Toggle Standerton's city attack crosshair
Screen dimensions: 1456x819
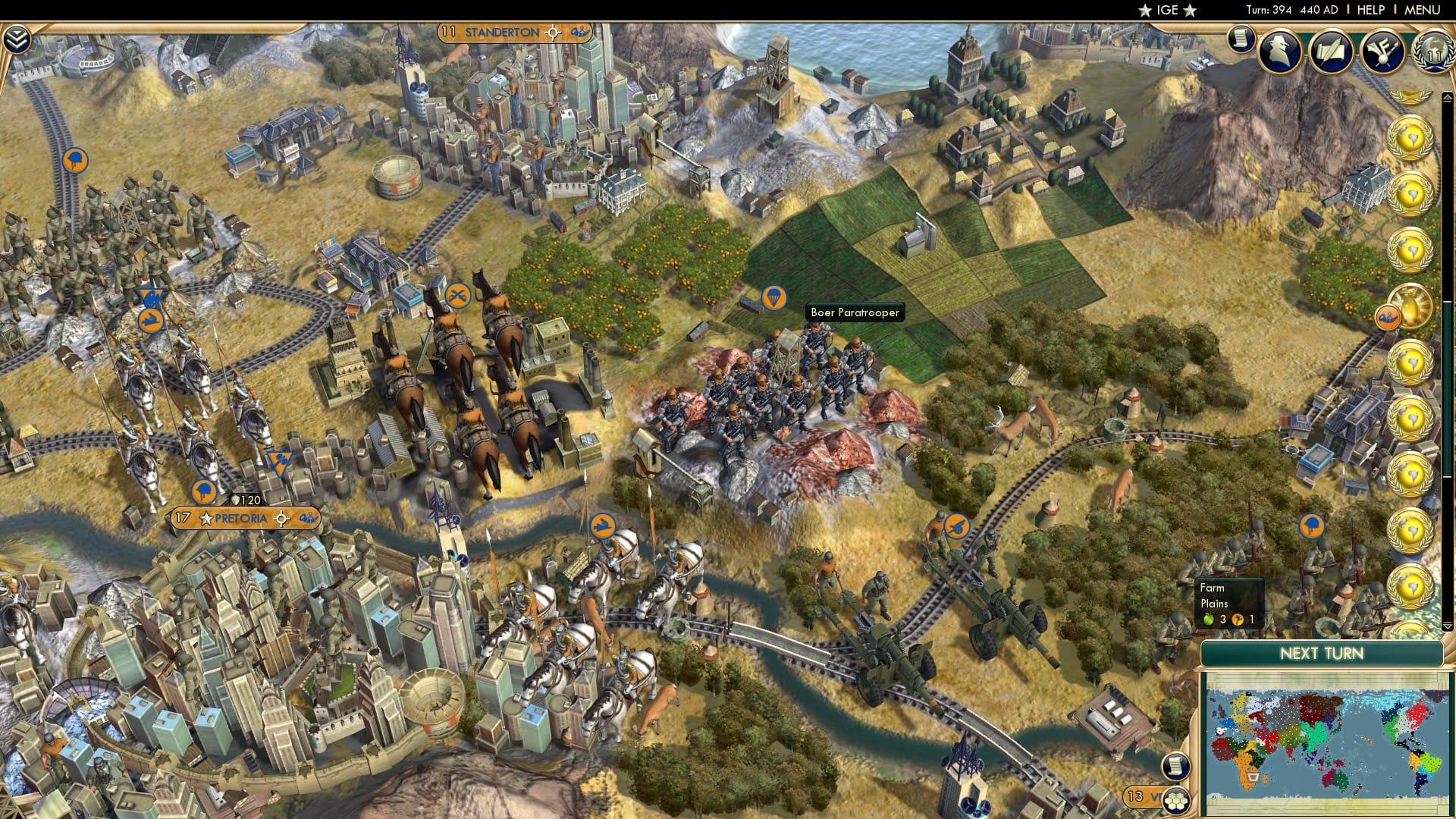point(552,33)
